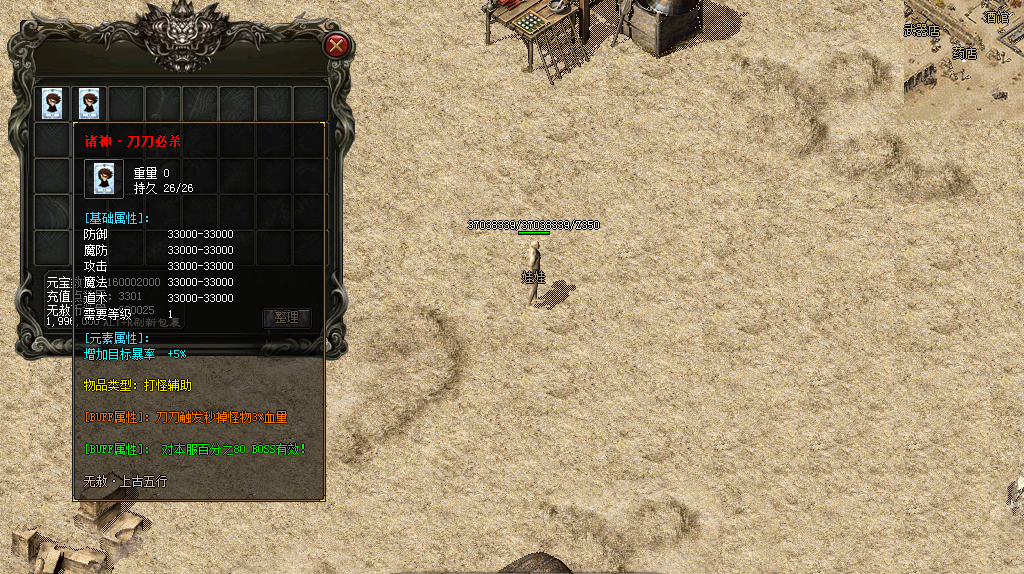Select the first card item in bag
This screenshot has height=574, width=1024.
pyautogui.click(x=52, y=102)
